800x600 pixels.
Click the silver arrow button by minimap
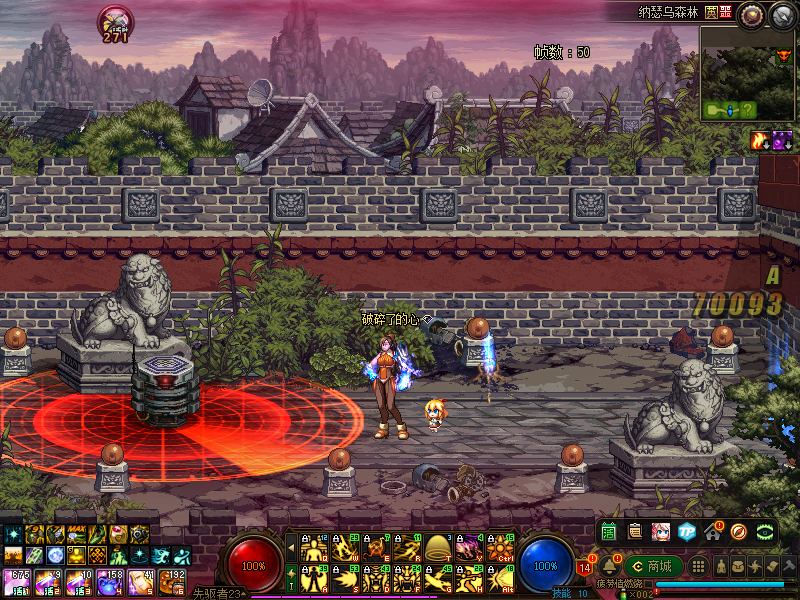tap(782, 14)
